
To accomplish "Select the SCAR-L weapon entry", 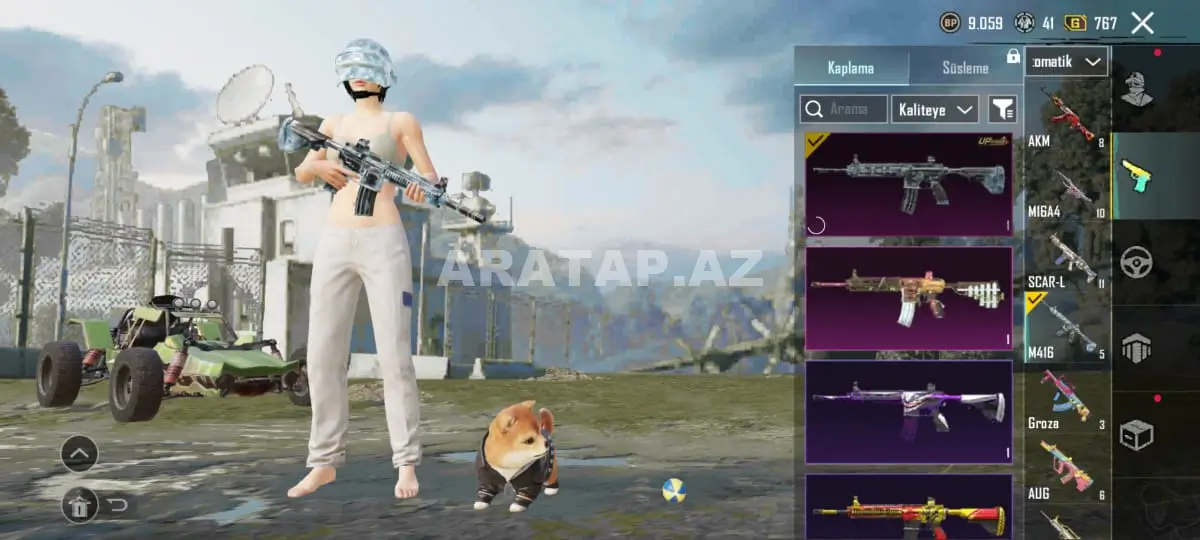I will 1066,258.
